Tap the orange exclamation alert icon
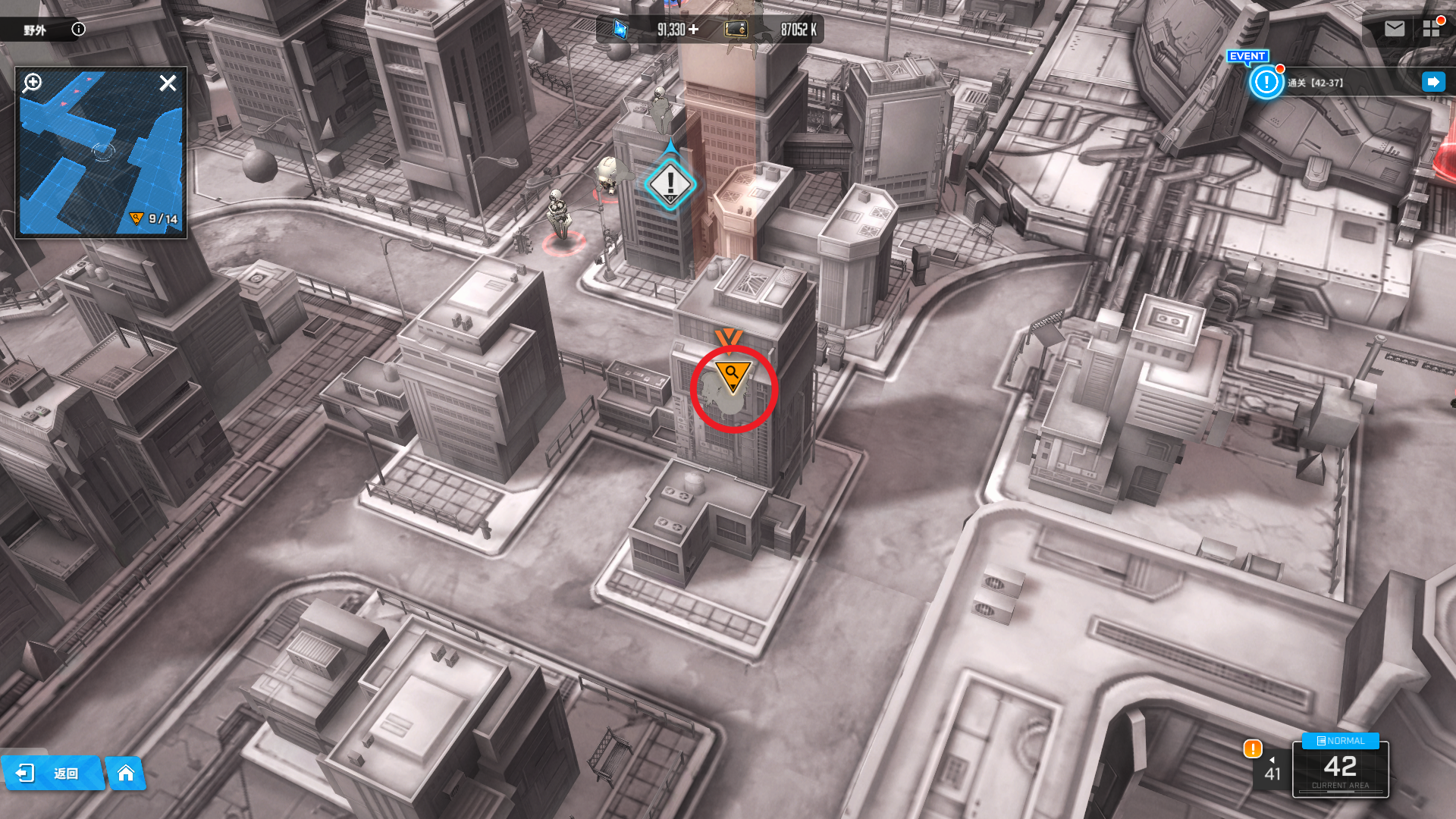 [1253, 749]
